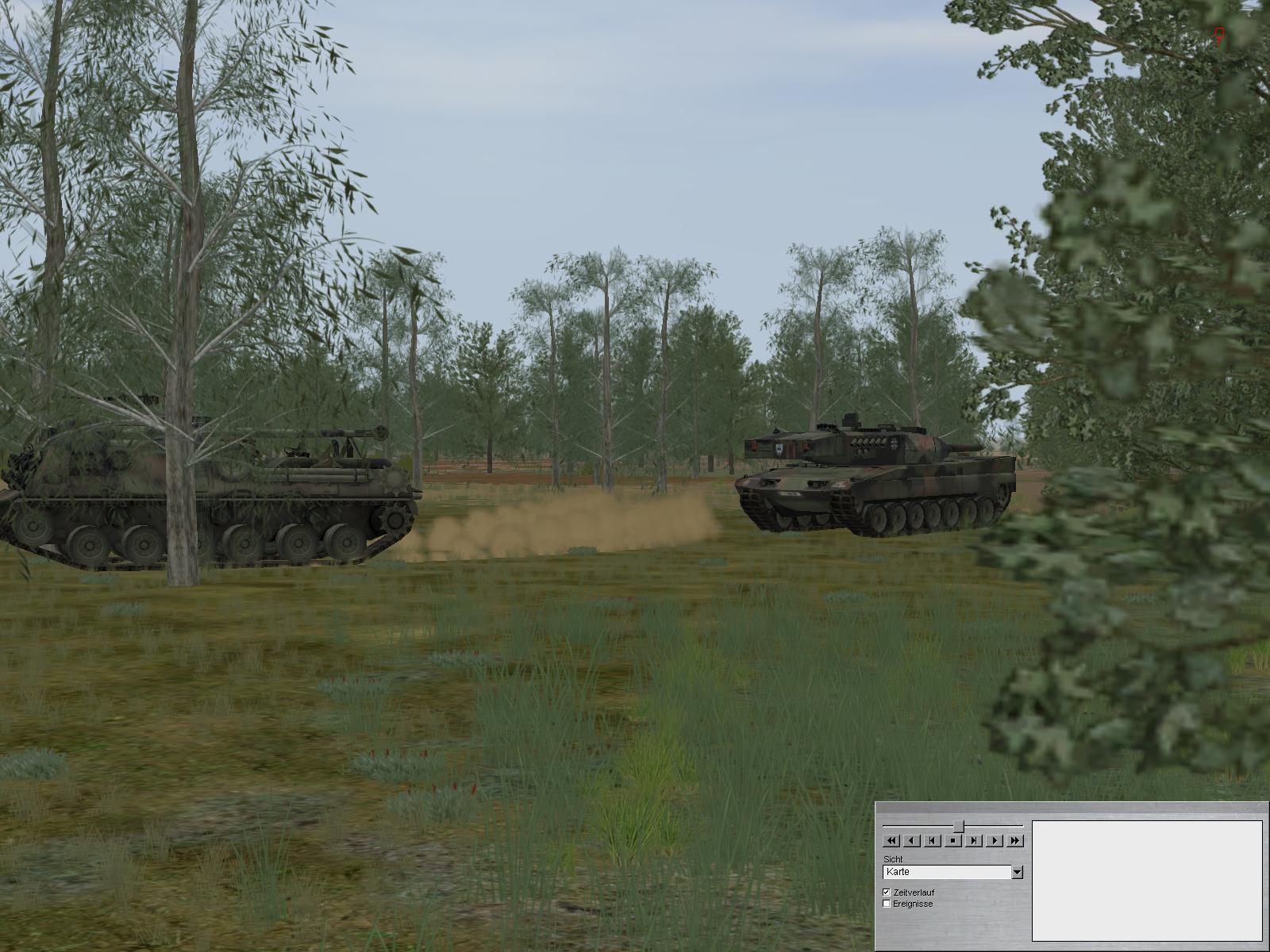Click the replay timeline slider handle
Viewport: 1270px width, 952px height.
[x=958, y=826]
